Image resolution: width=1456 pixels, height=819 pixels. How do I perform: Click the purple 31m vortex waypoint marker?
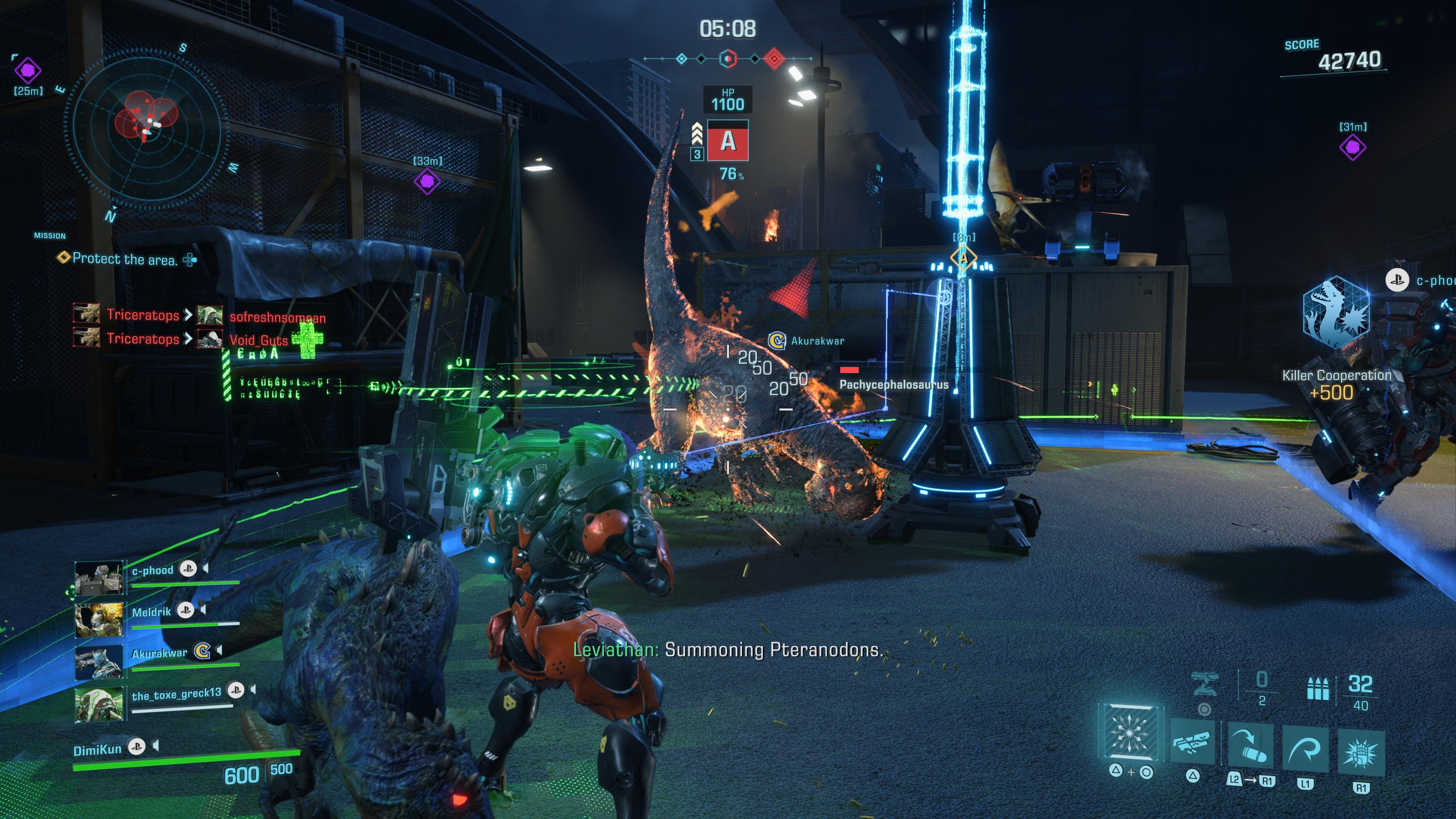pos(1352,147)
